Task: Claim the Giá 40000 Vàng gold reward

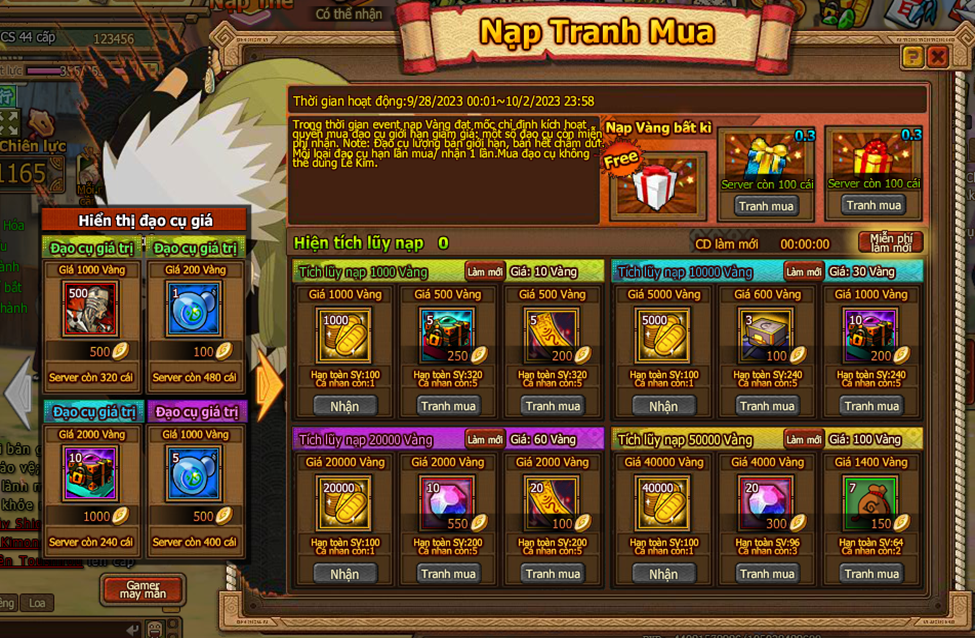Action: (x=663, y=574)
